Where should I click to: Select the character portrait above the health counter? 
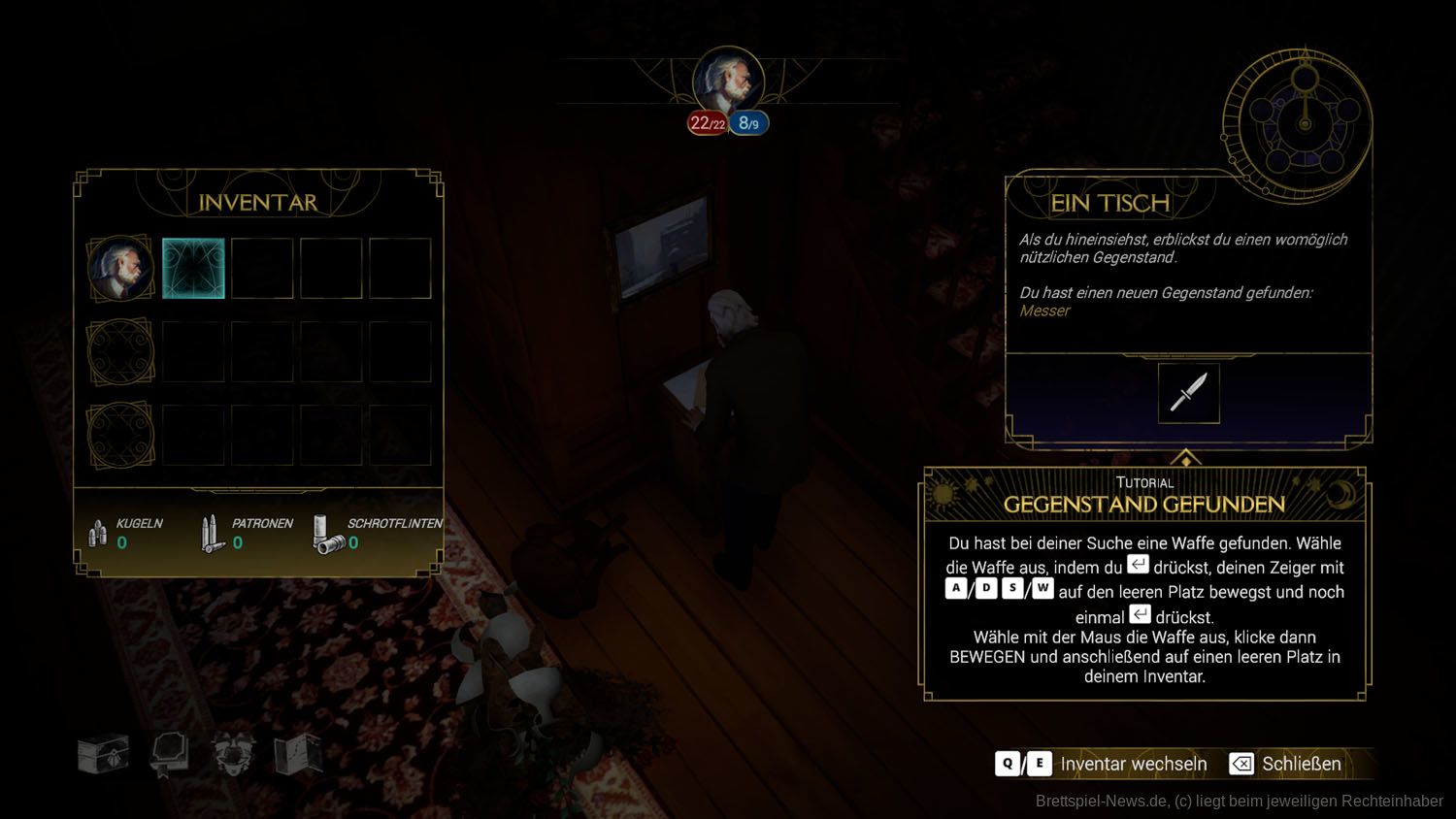728,80
